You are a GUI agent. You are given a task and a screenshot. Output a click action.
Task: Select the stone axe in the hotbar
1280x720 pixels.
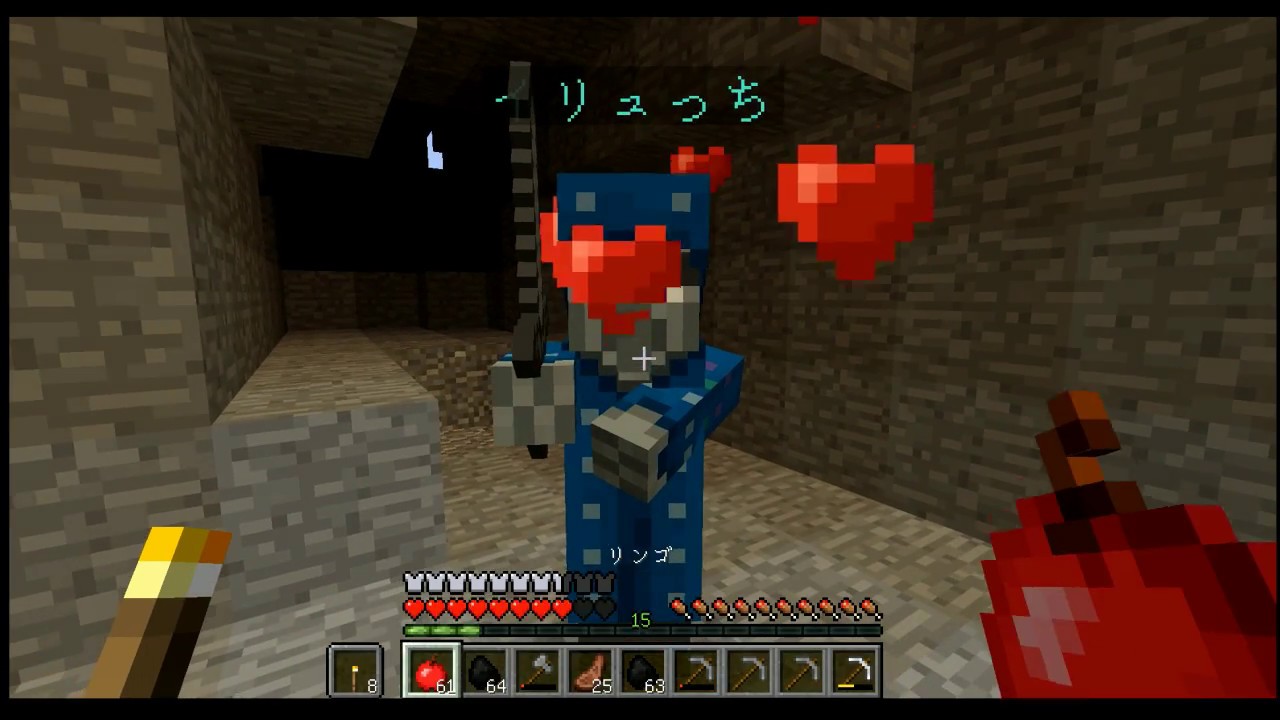pyautogui.click(x=539, y=668)
